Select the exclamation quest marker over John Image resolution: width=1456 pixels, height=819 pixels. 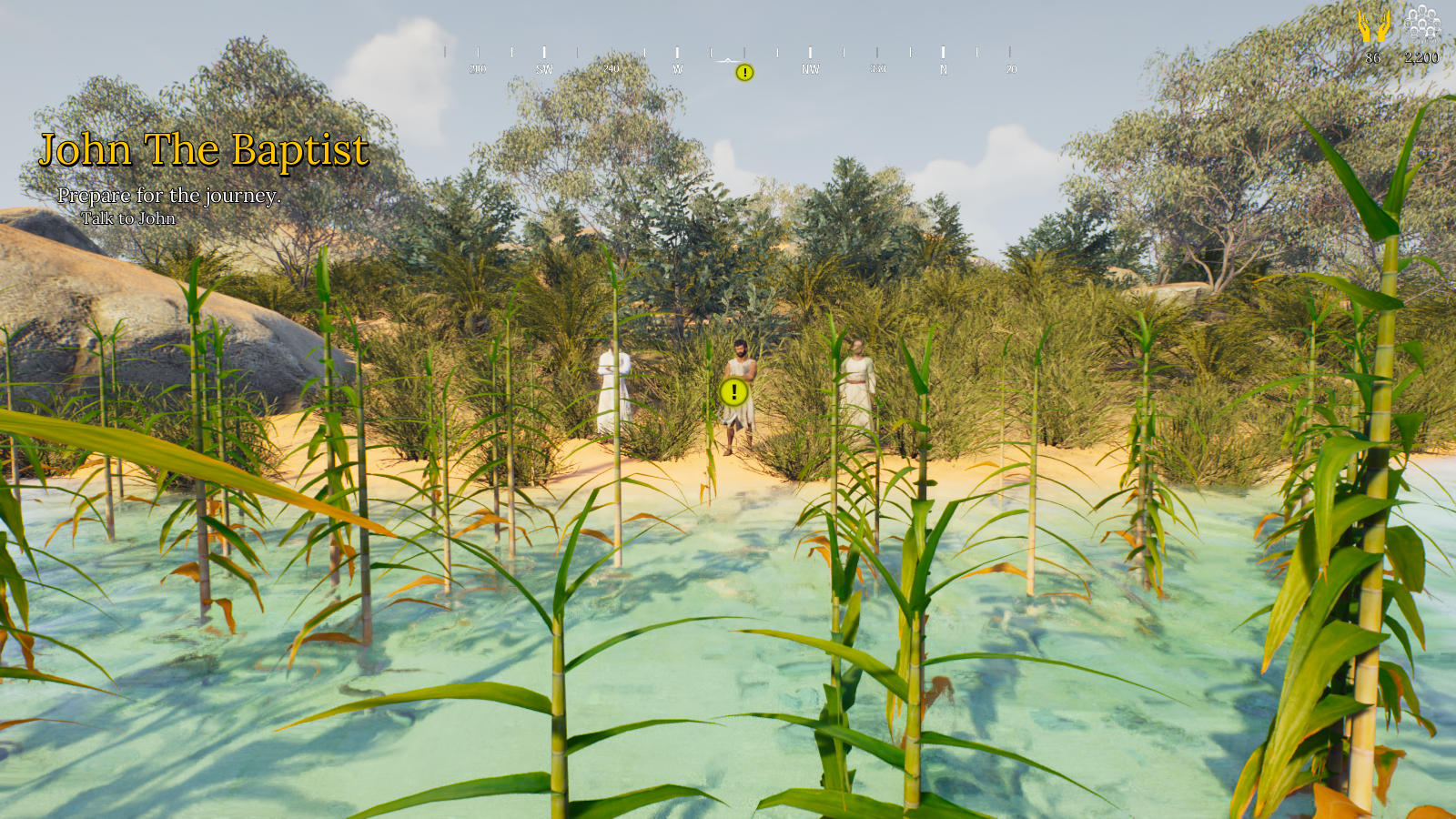tap(733, 392)
